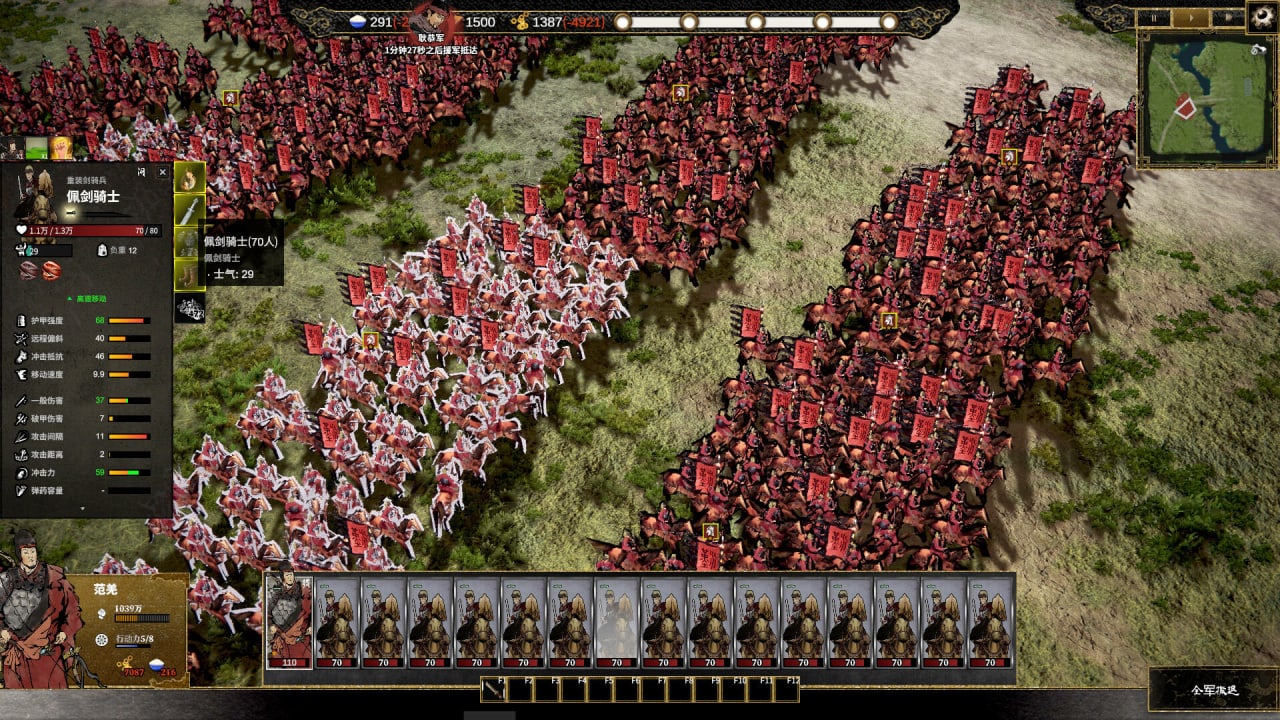Select the general's unit card showing 110

coord(289,622)
